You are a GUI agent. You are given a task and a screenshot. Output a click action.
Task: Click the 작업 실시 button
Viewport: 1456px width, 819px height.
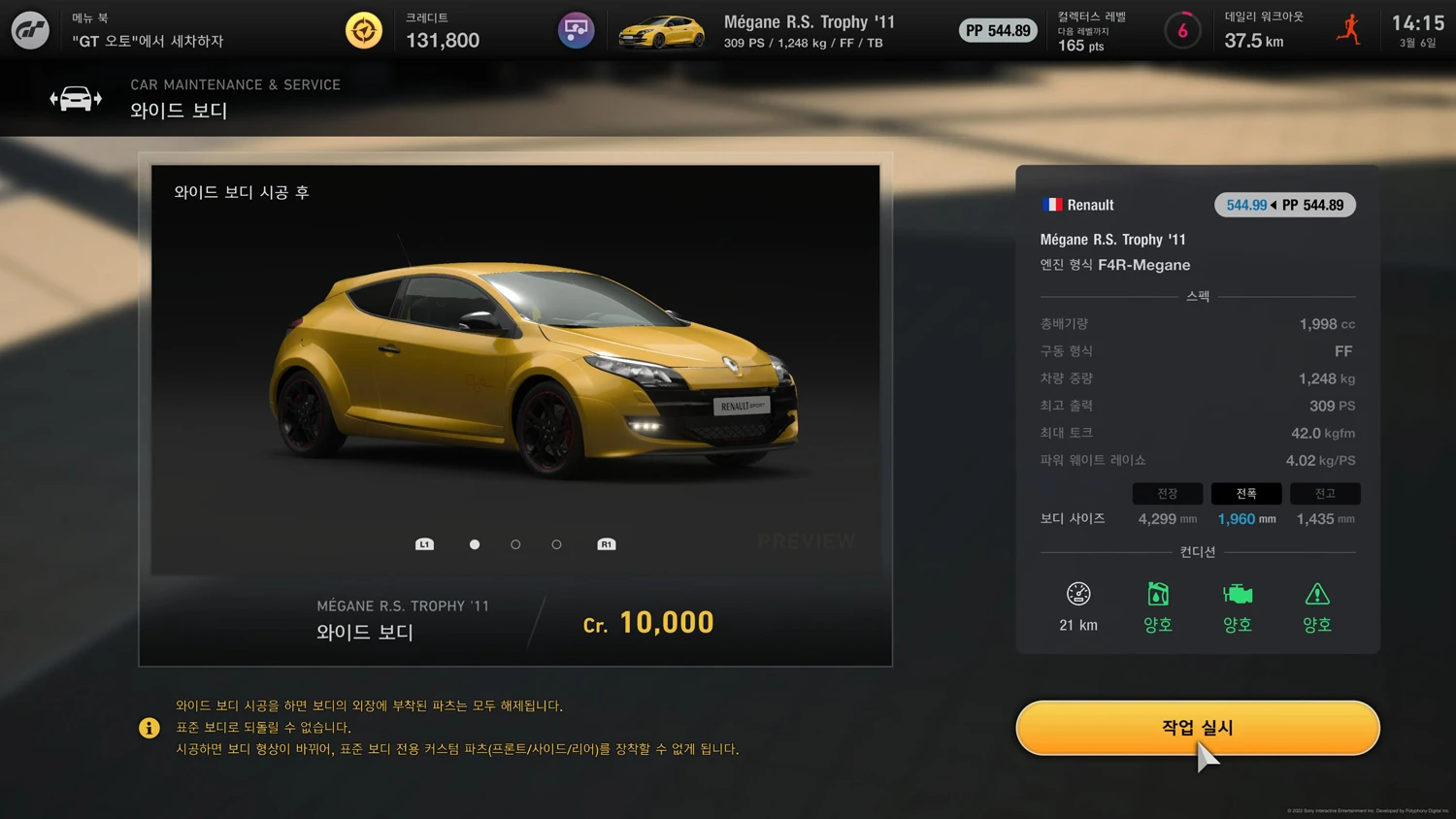[1197, 728]
